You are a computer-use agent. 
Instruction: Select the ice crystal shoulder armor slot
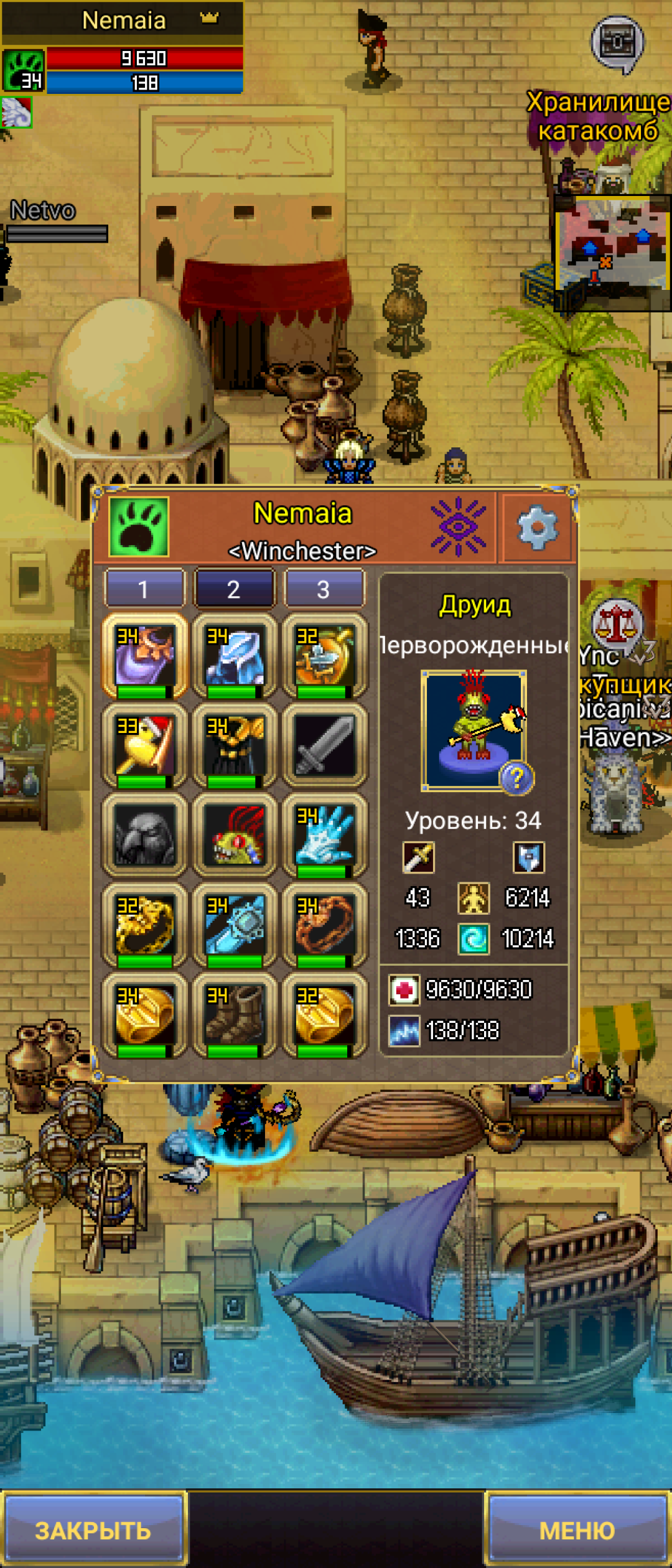pyautogui.click(x=234, y=656)
